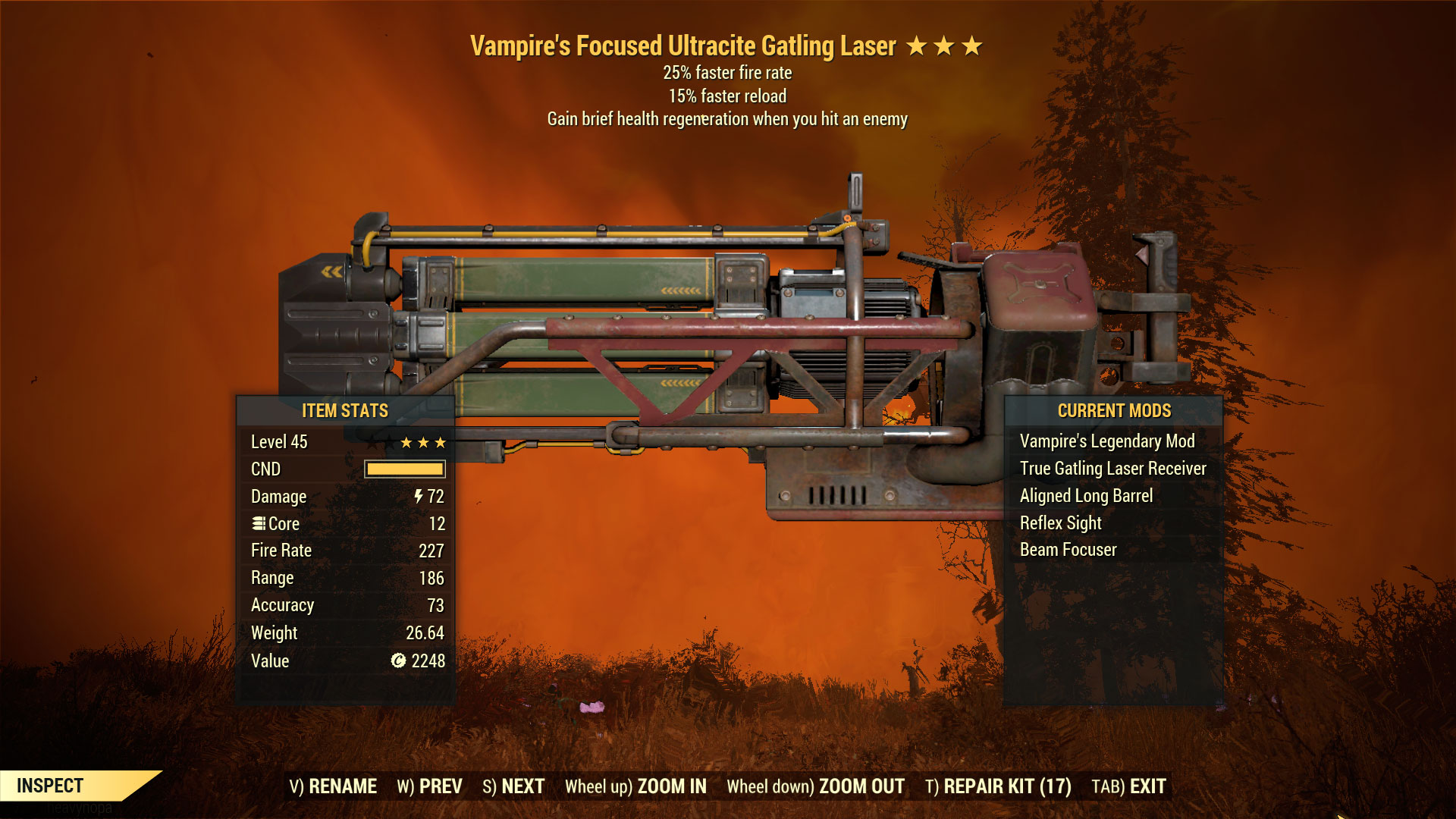1456x819 pixels.
Task: Select the ZOOM OUT button
Action: click(815, 786)
